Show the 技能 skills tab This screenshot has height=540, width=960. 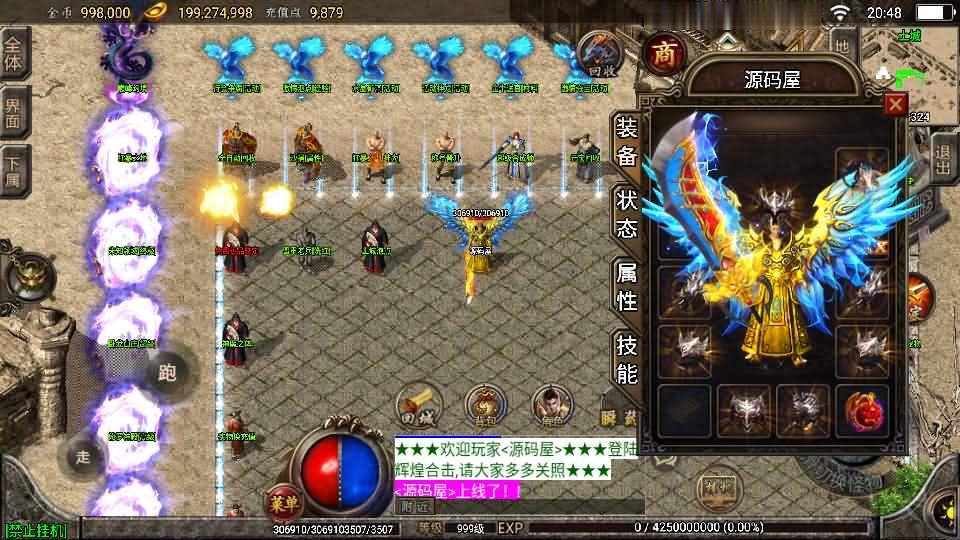click(x=627, y=358)
